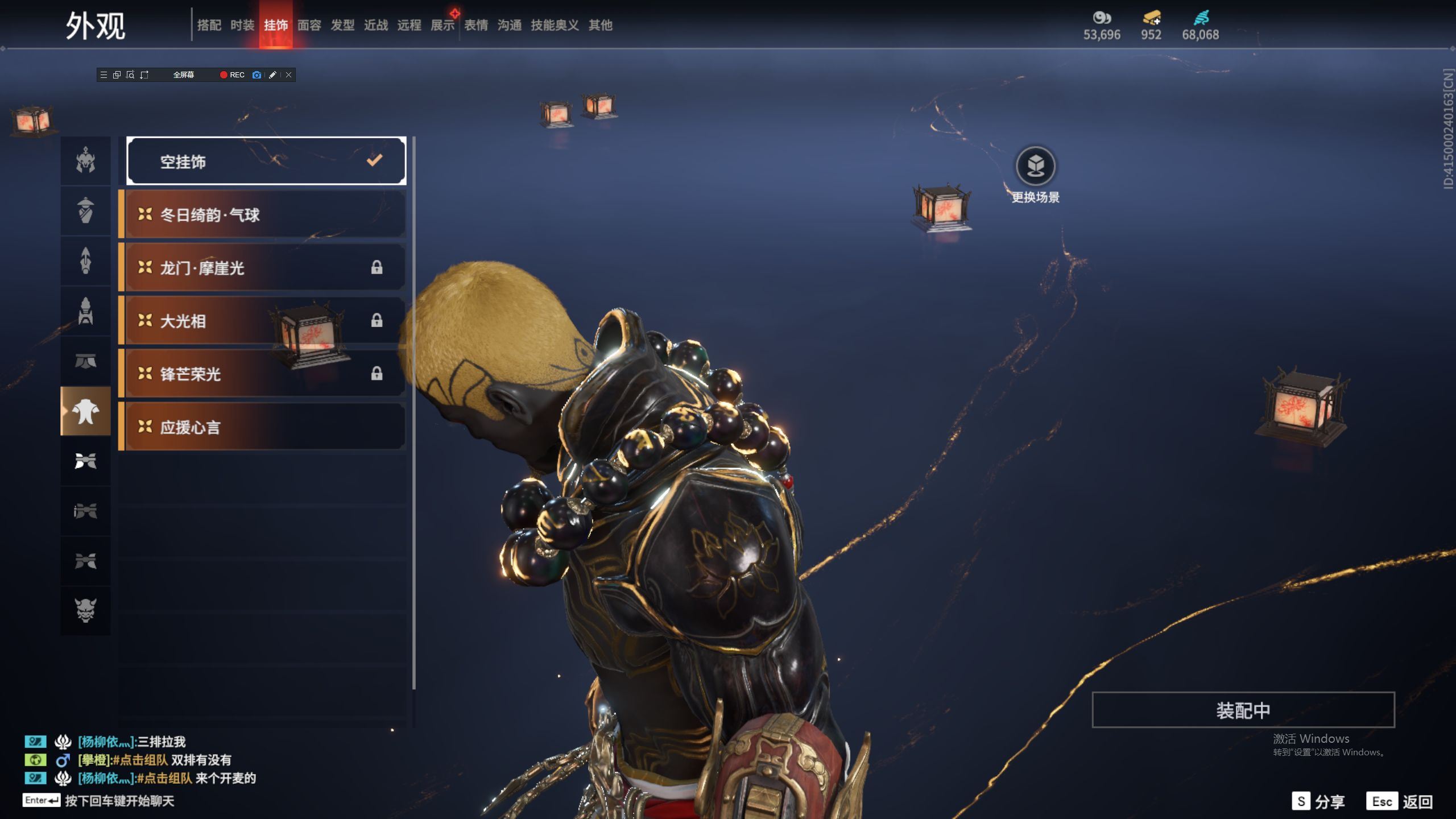Go to the 发型 tab
Viewport: 1456px width, 819px height.
(342, 25)
